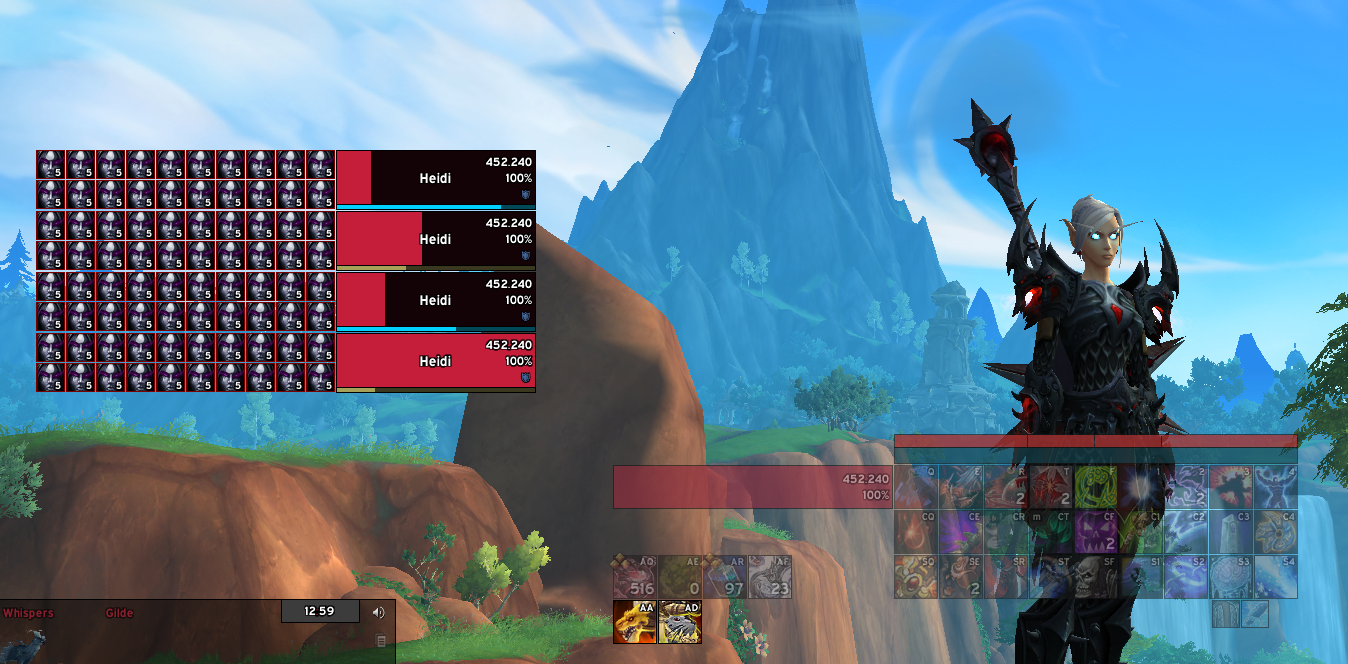Cast the lightning ability bound to C2
The width and height of the screenshot is (1348, 664).
tap(1185, 531)
